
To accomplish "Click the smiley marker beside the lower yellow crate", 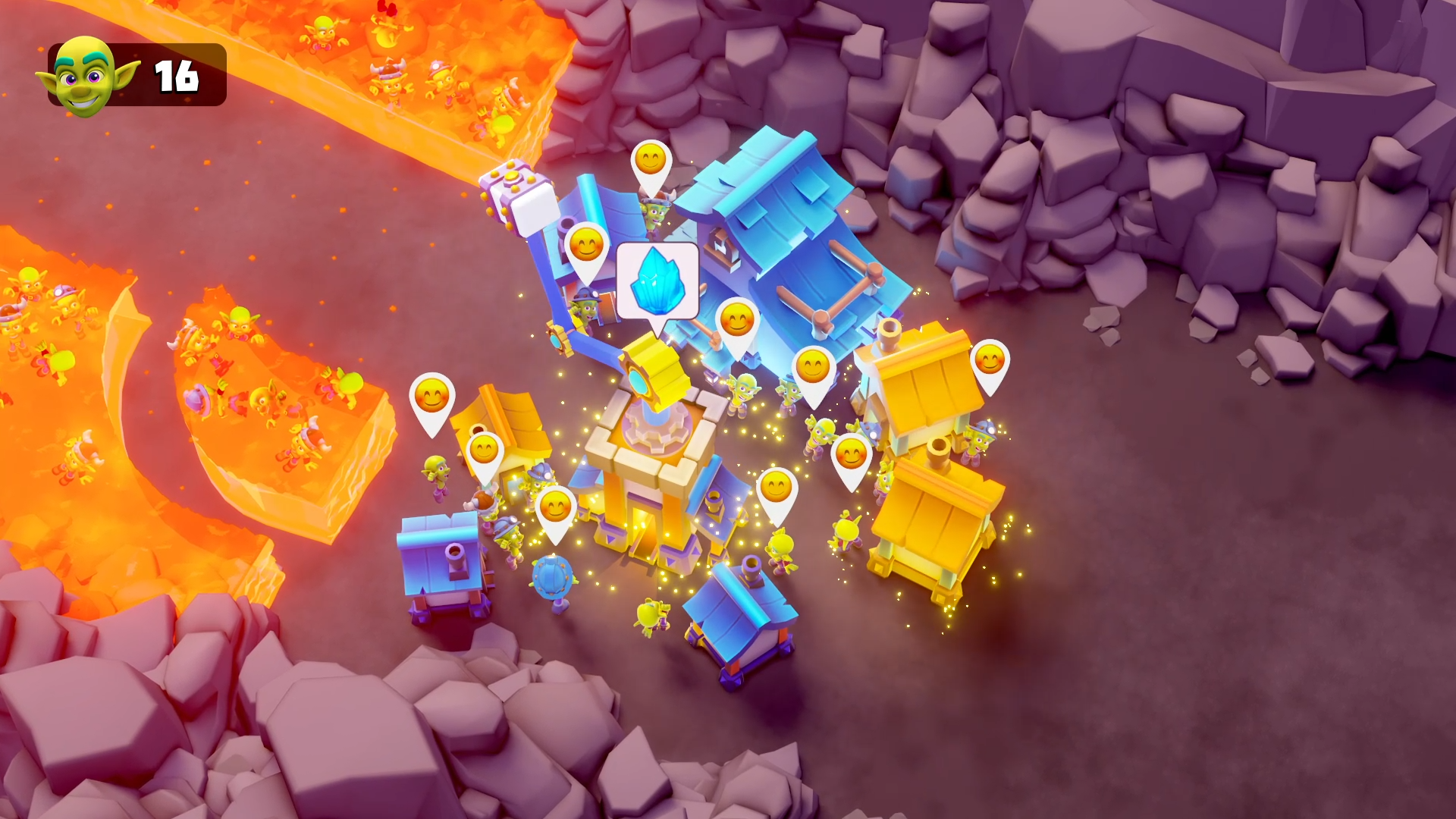I will (849, 455).
